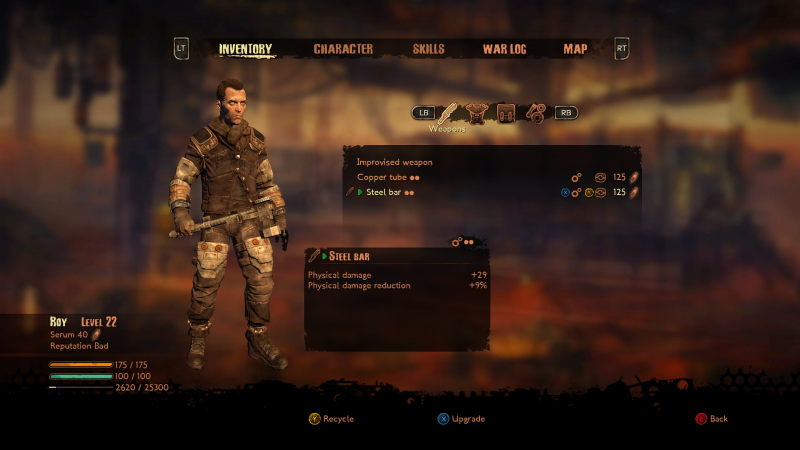Open the armor vest category

tap(477, 113)
